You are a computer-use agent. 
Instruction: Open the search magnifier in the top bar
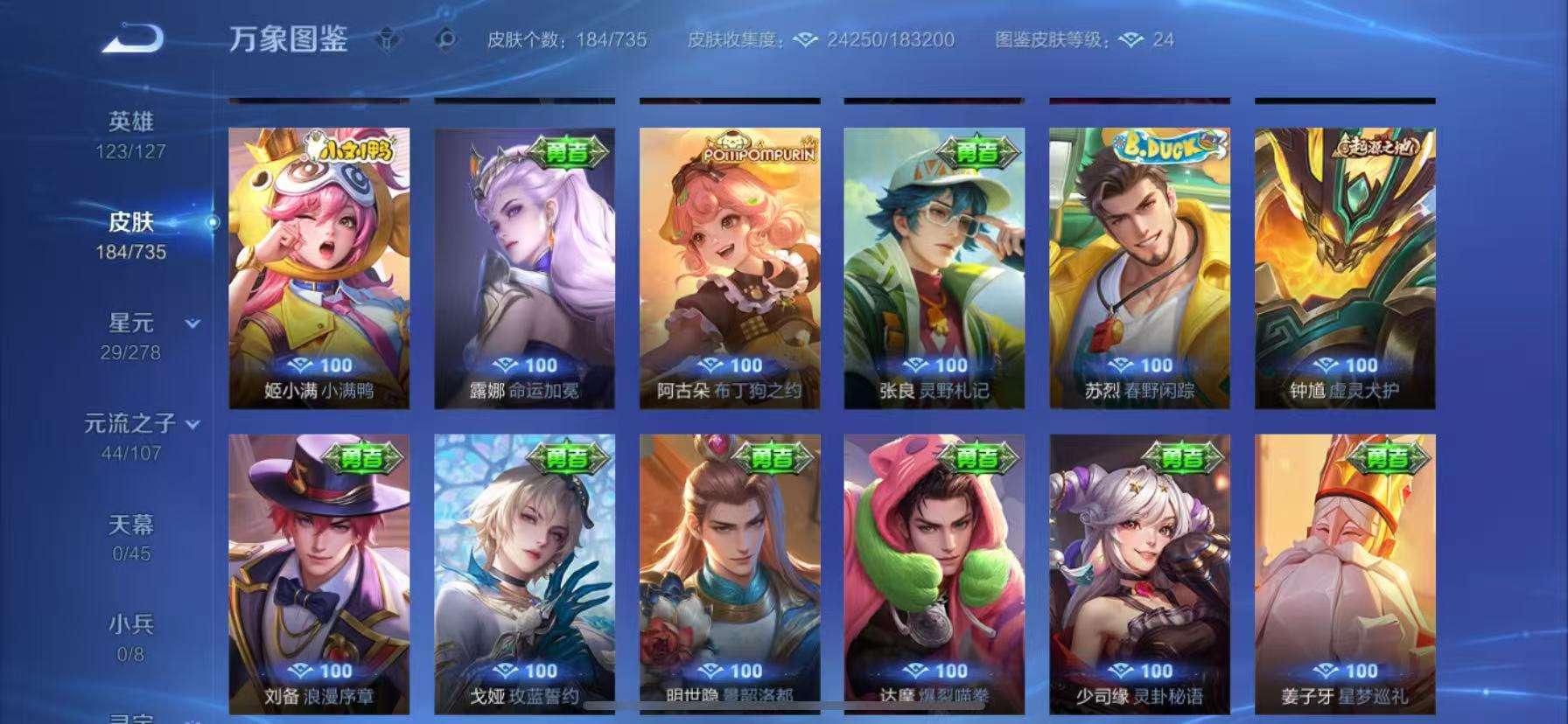[x=446, y=39]
